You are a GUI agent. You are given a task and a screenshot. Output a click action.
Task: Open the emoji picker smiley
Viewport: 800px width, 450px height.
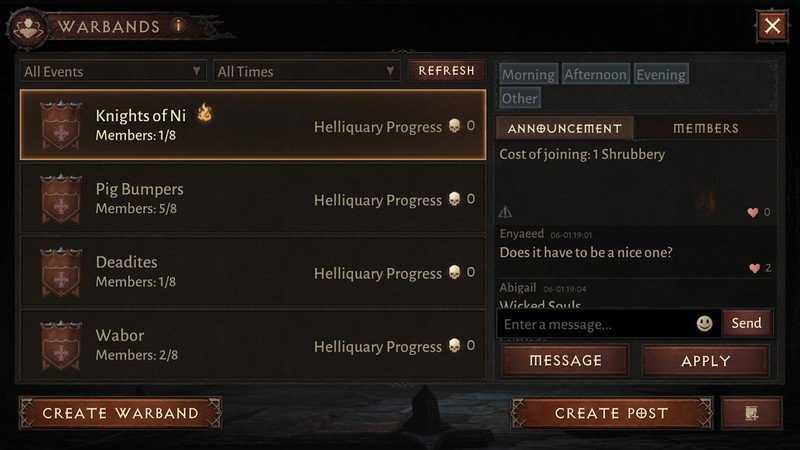[705, 324]
